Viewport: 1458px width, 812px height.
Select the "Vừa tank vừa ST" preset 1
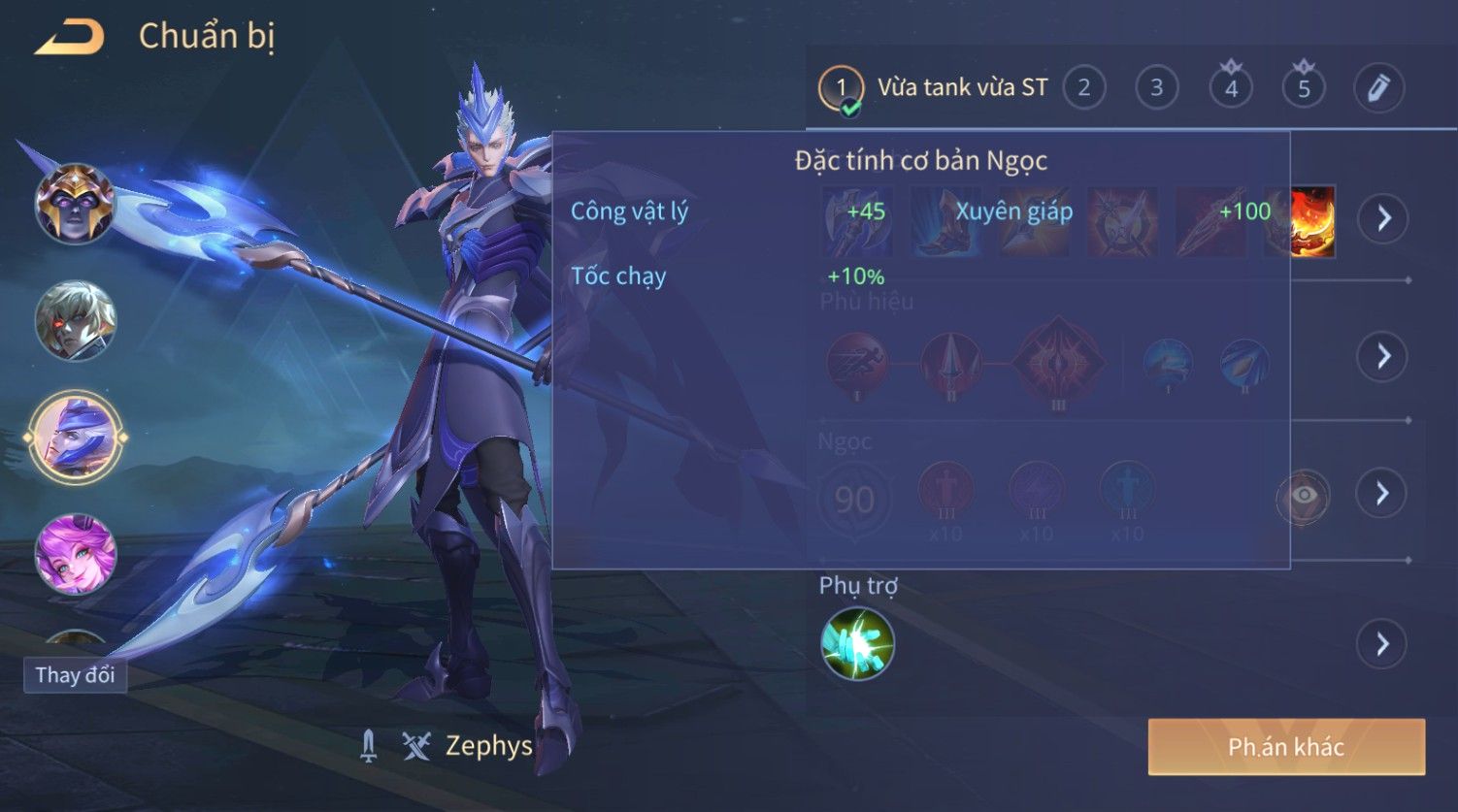(x=841, y=88)
